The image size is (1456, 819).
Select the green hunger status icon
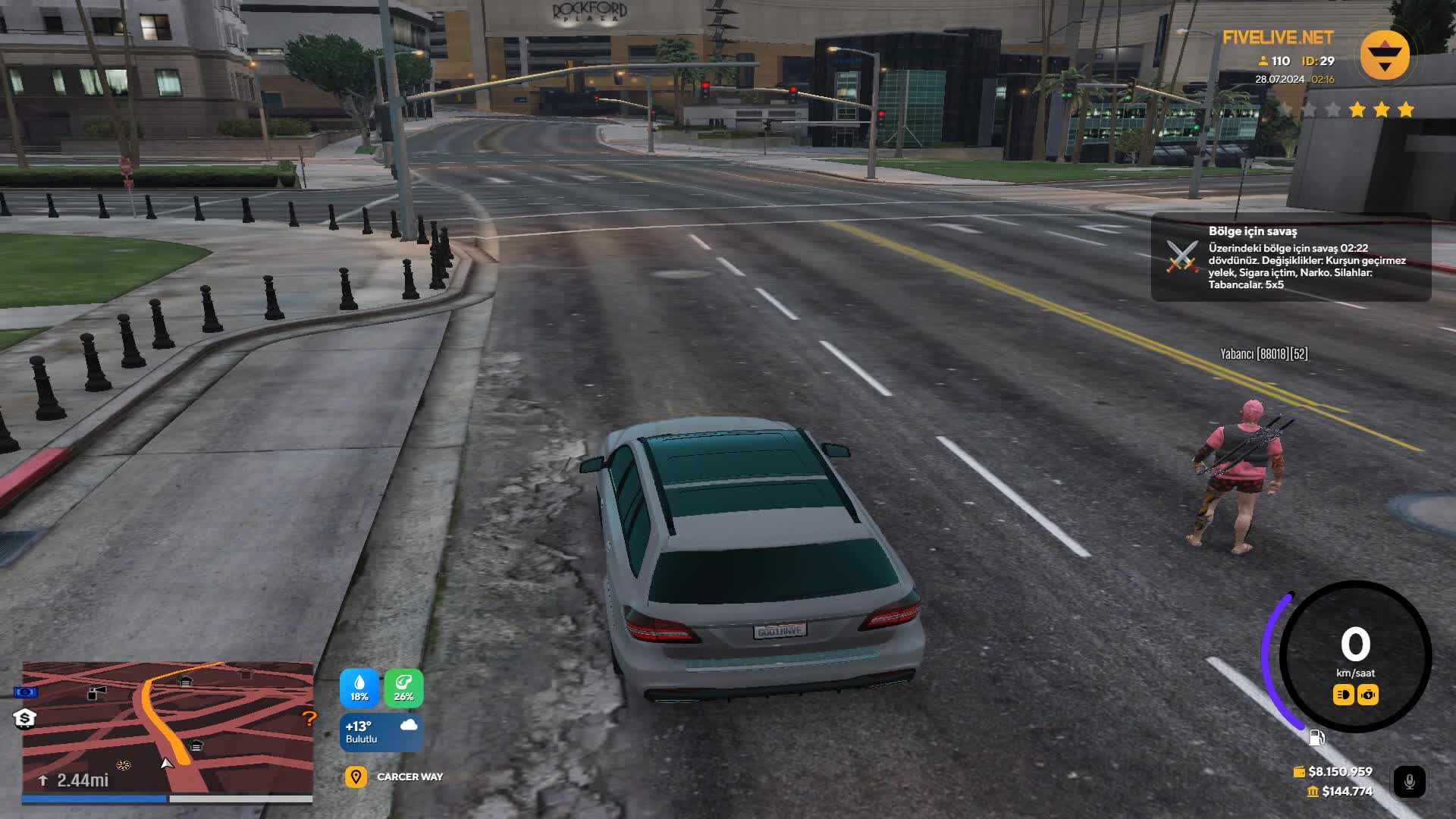403,688
